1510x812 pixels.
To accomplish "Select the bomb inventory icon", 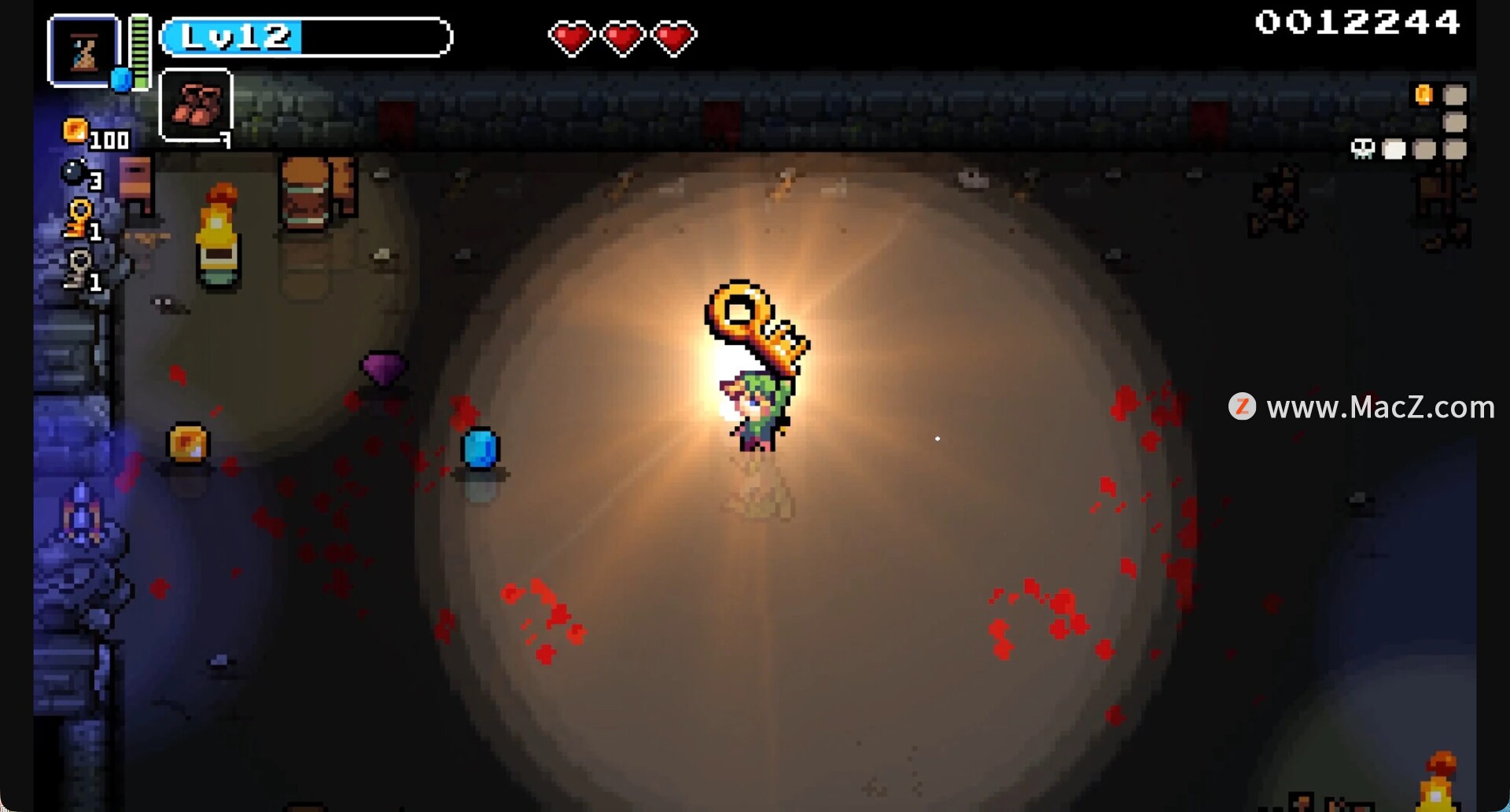I will [75, 172].
